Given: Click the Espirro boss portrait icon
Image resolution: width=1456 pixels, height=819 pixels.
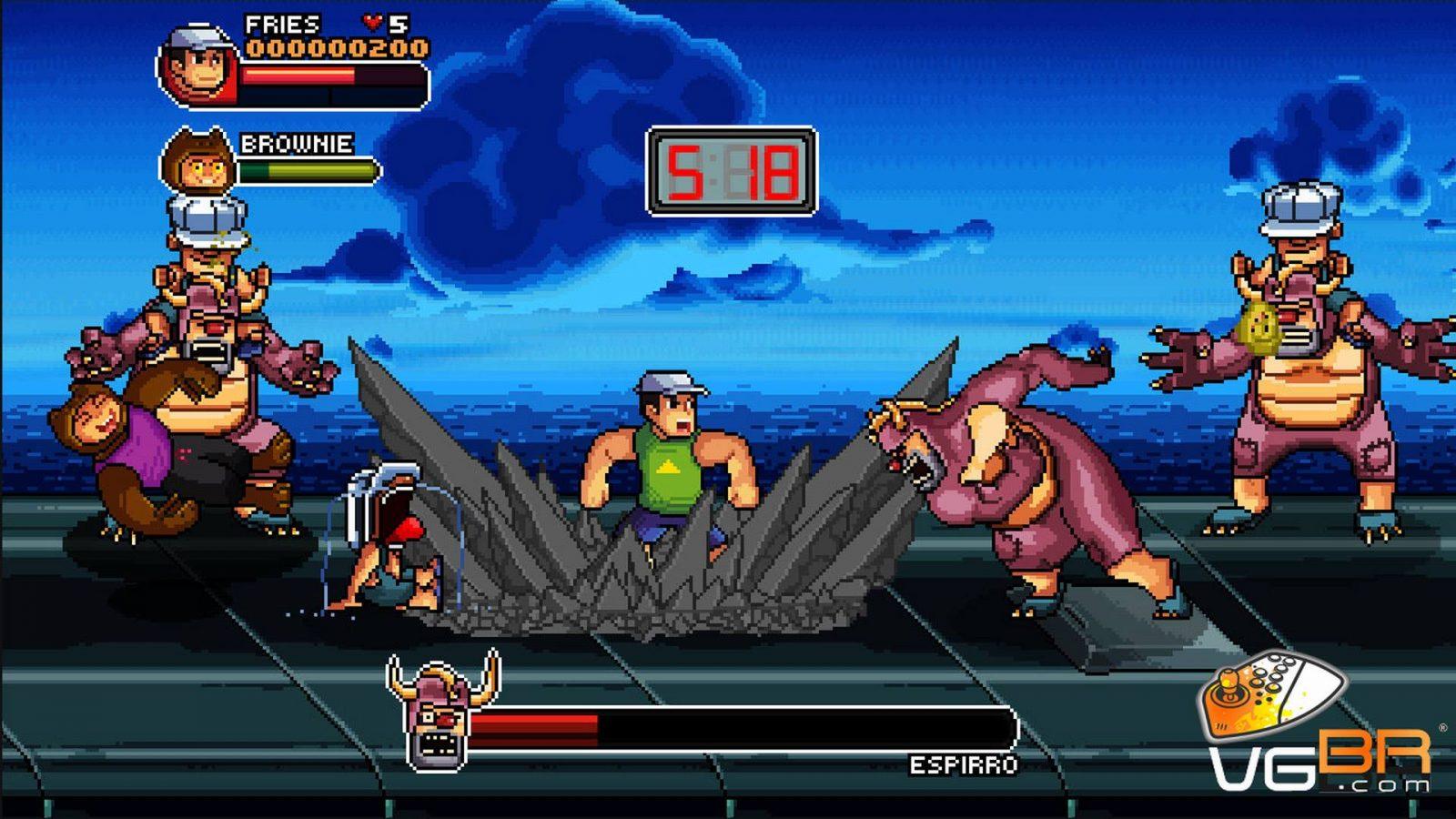Looking at the screenshot, I should [x=443, y=712].
